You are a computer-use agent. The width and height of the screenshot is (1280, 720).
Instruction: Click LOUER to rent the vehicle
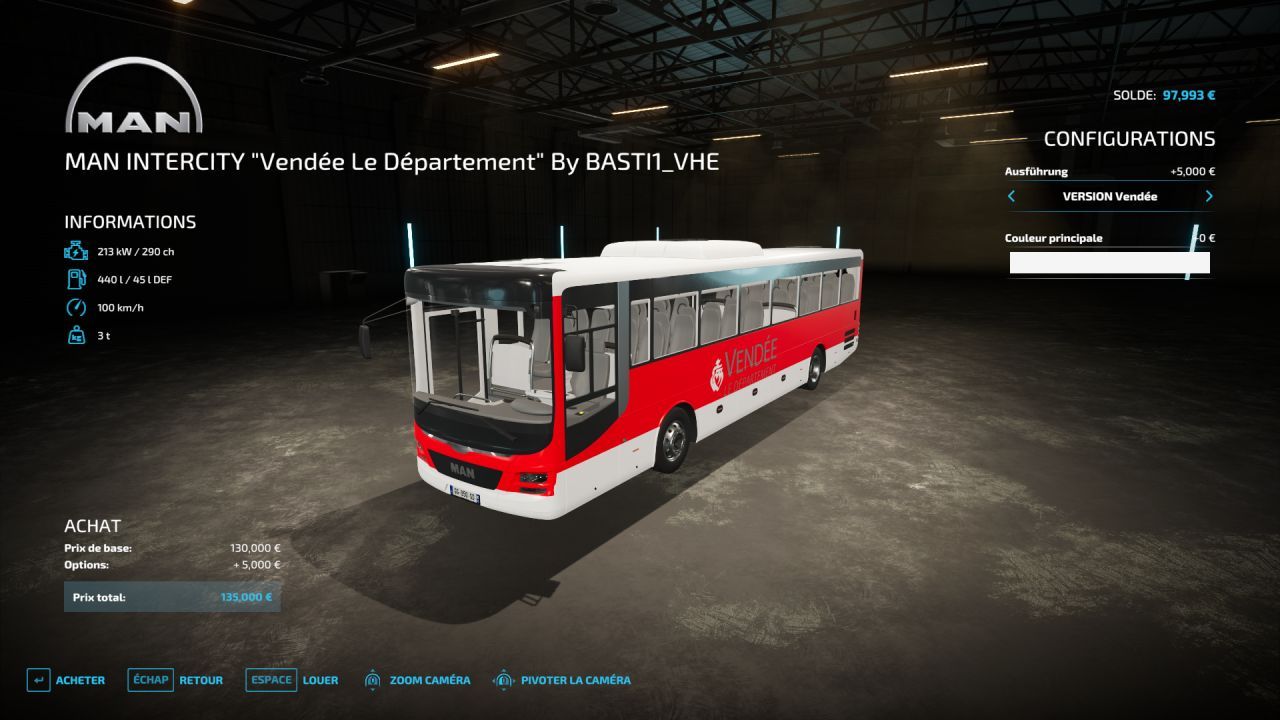pyautogui.click(x=321, y=680)
